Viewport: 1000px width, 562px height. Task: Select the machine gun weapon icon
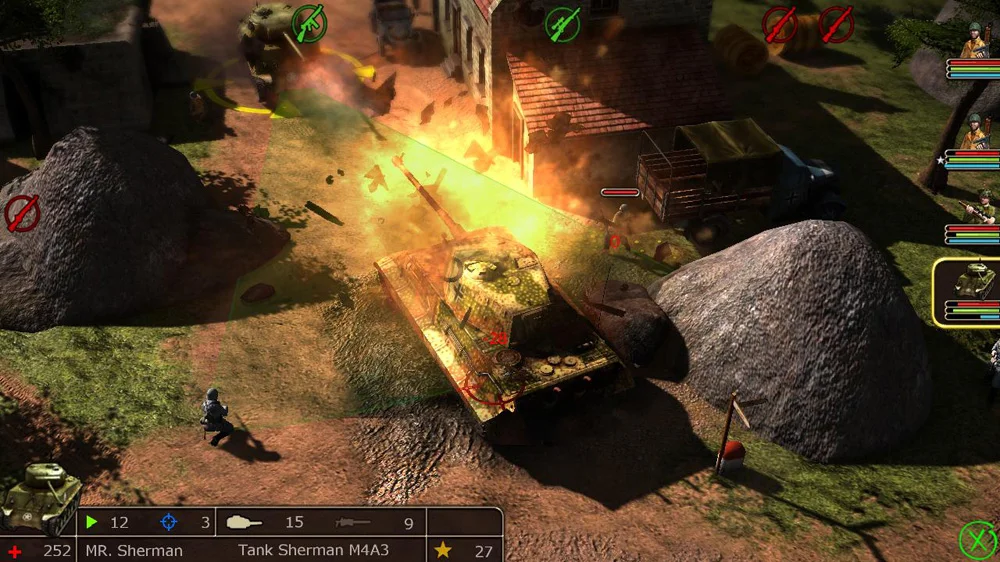353,522
